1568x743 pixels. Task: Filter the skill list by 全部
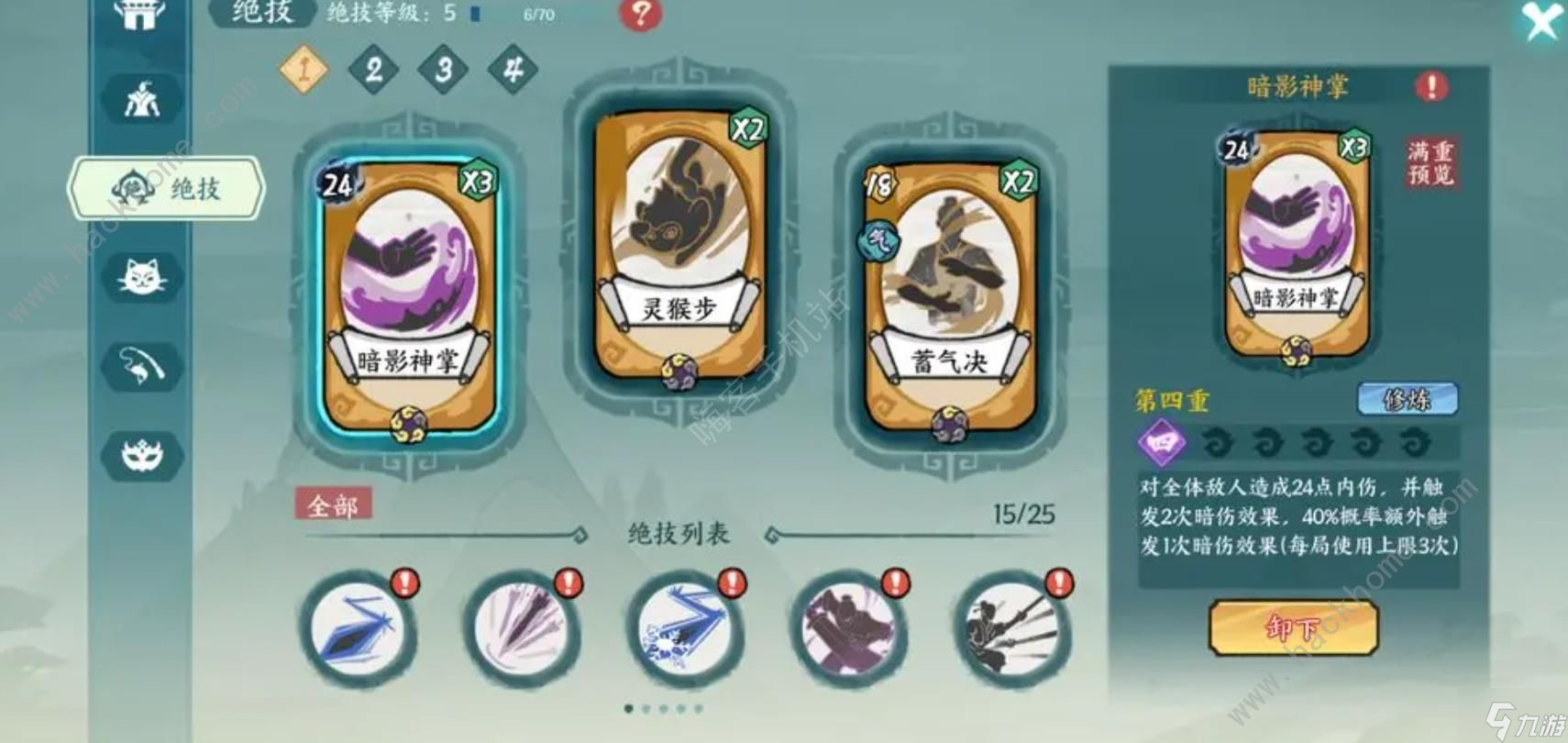(x=333, y=505)
